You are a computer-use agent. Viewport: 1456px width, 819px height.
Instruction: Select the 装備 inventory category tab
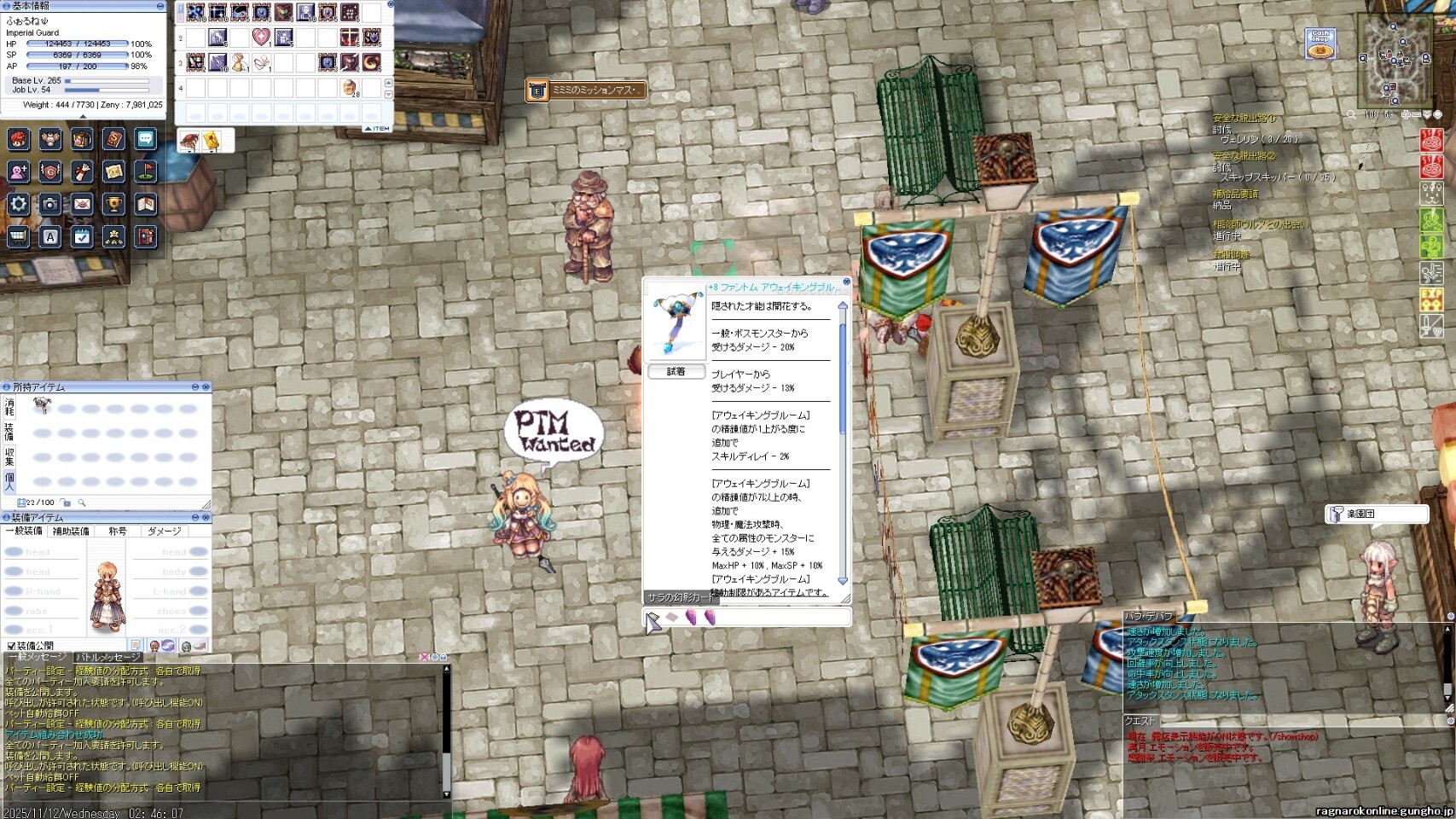point(9,432)
